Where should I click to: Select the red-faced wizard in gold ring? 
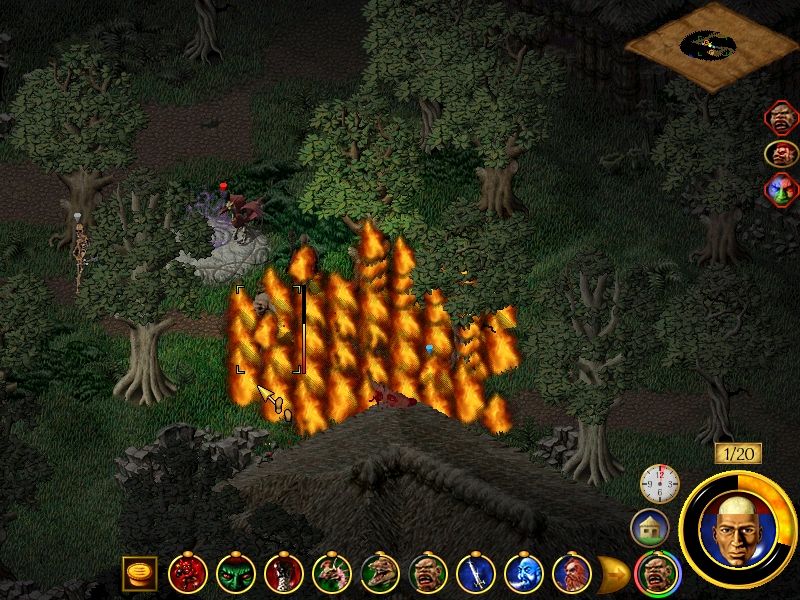[x=782, y=154]
